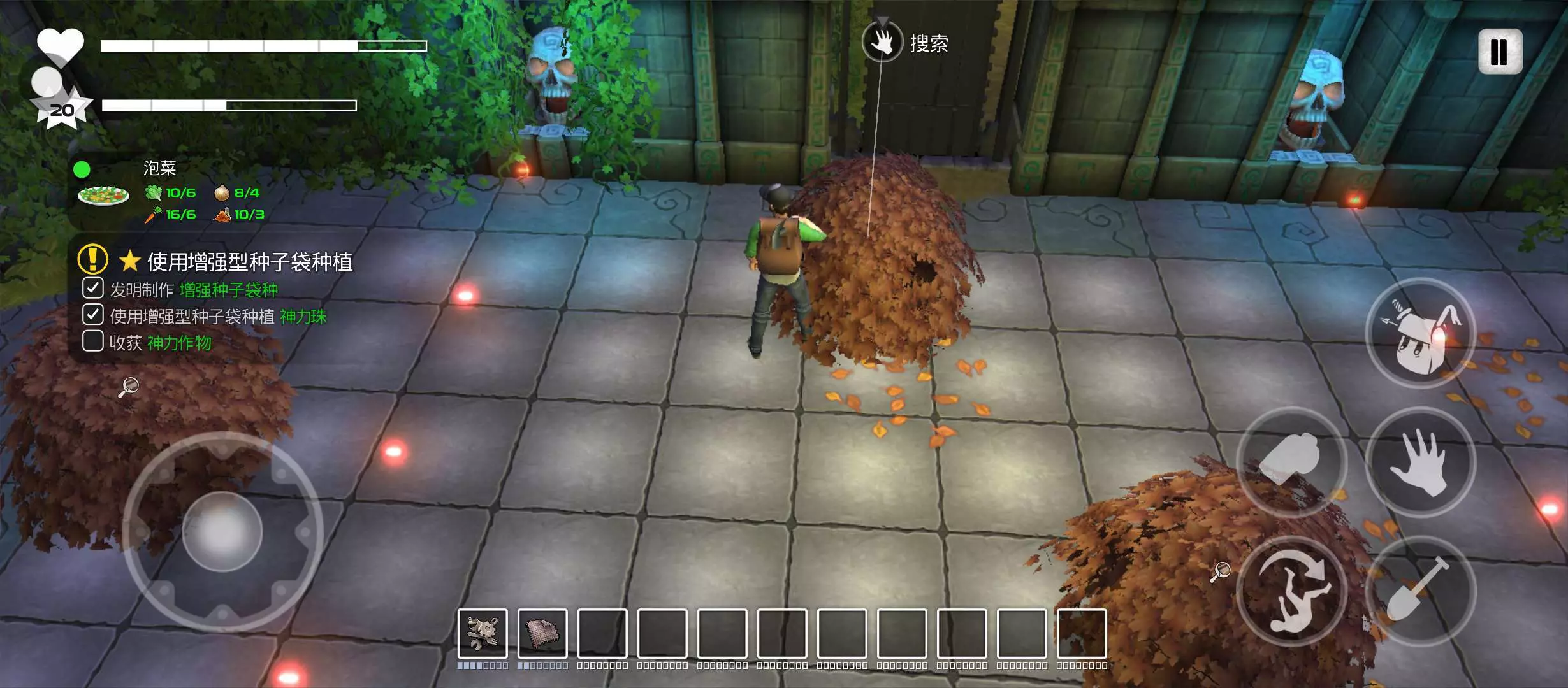Pause the game with the top-right button
The width and height of the screenshot is (1568, 688).
(x=1500, y=52)
